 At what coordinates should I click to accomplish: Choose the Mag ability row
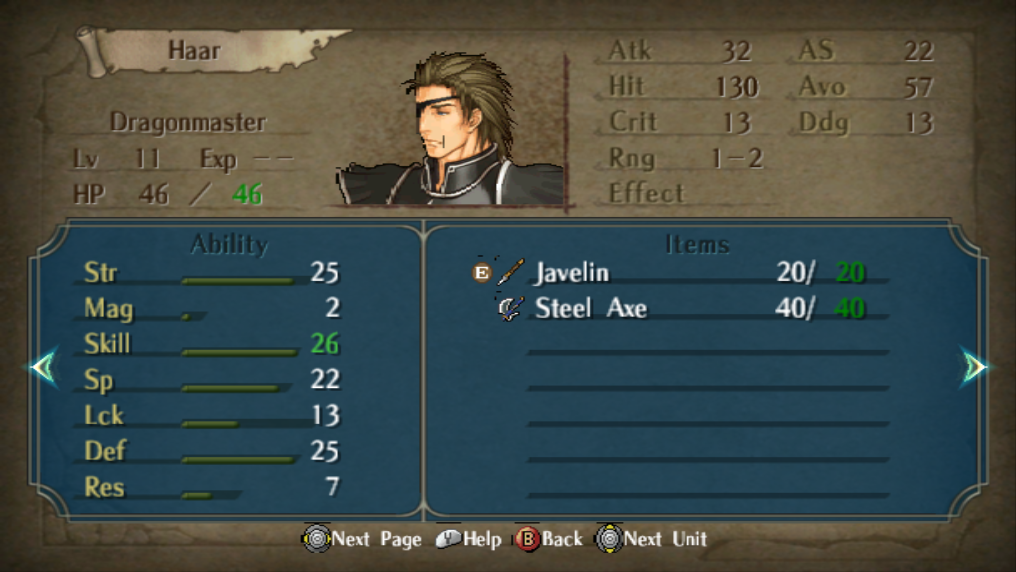tap(211, 308)
